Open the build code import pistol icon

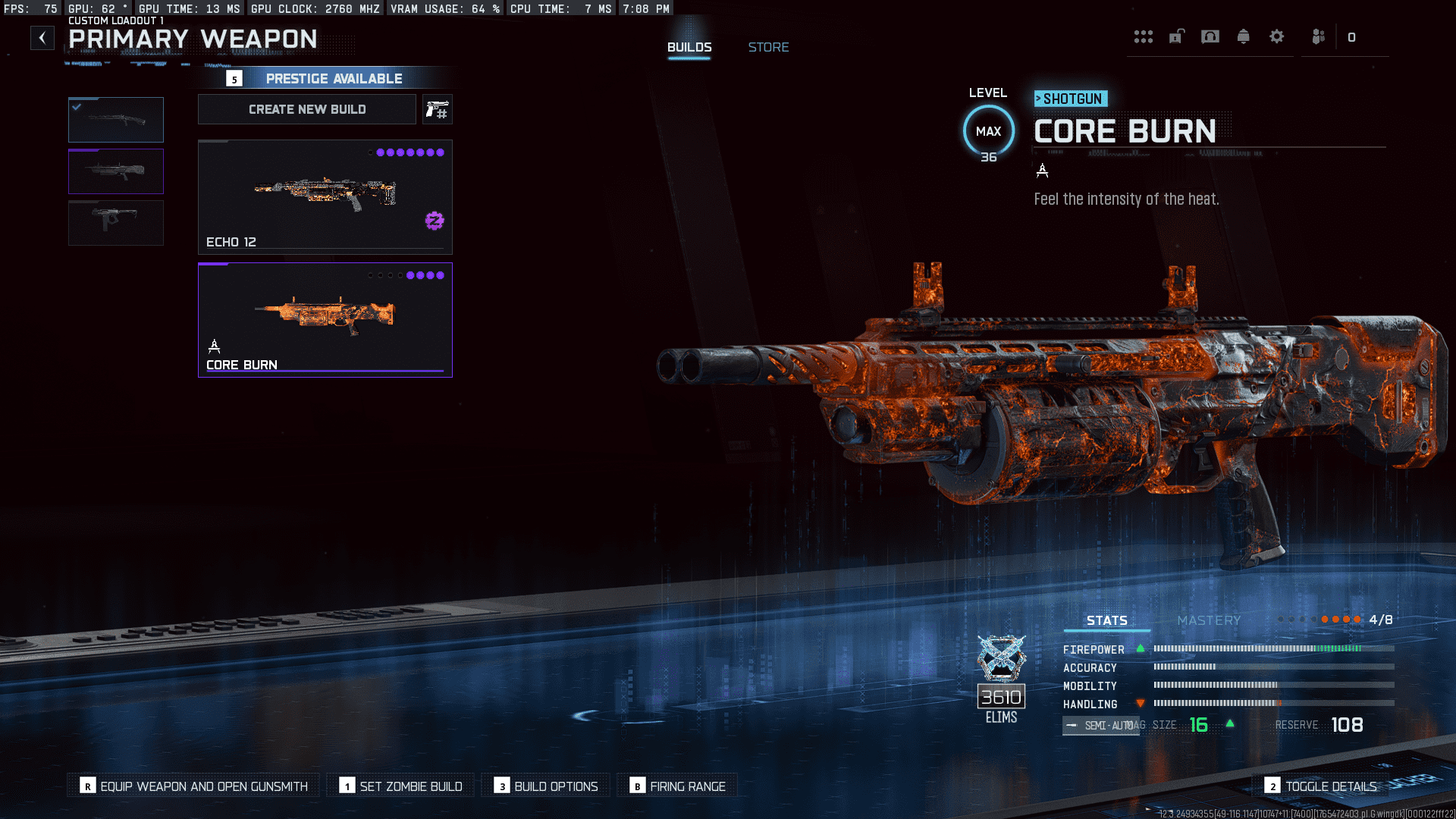pos(437,110)
